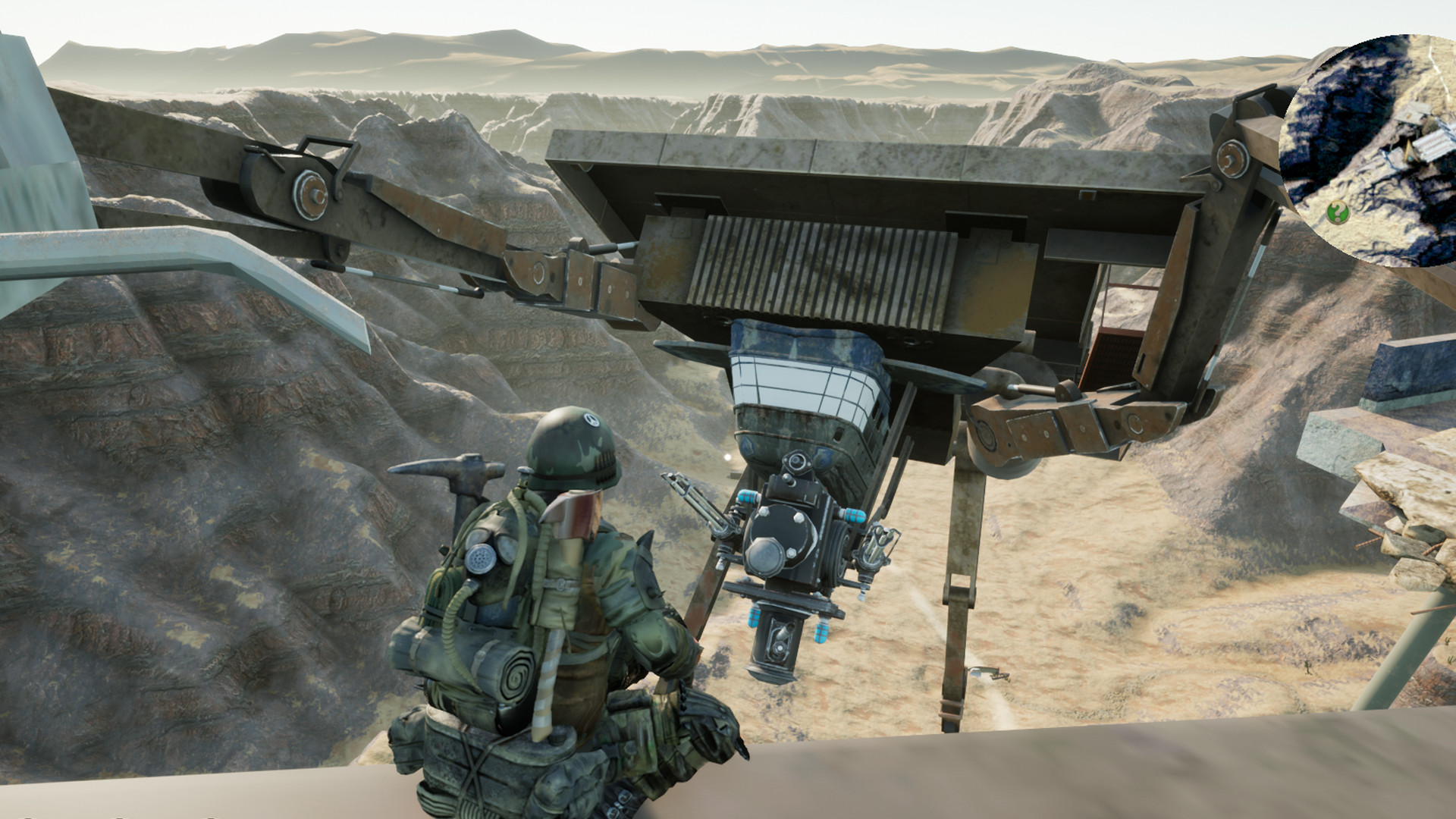
Task: Select the helmet emblem on the soldier
Action: [x=591, y=419]
